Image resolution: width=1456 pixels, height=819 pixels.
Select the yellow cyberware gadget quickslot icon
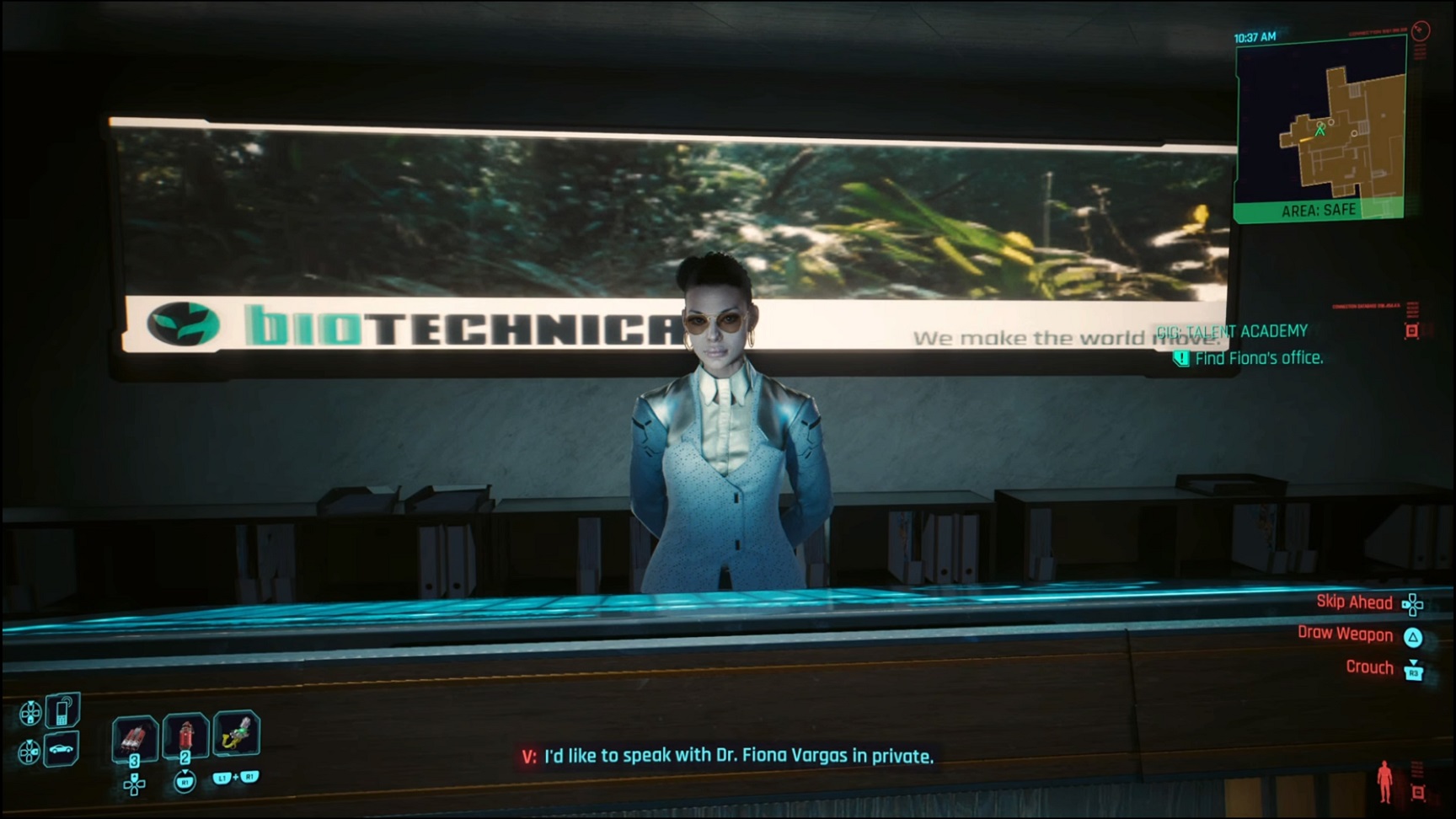(x=236, y=735)
